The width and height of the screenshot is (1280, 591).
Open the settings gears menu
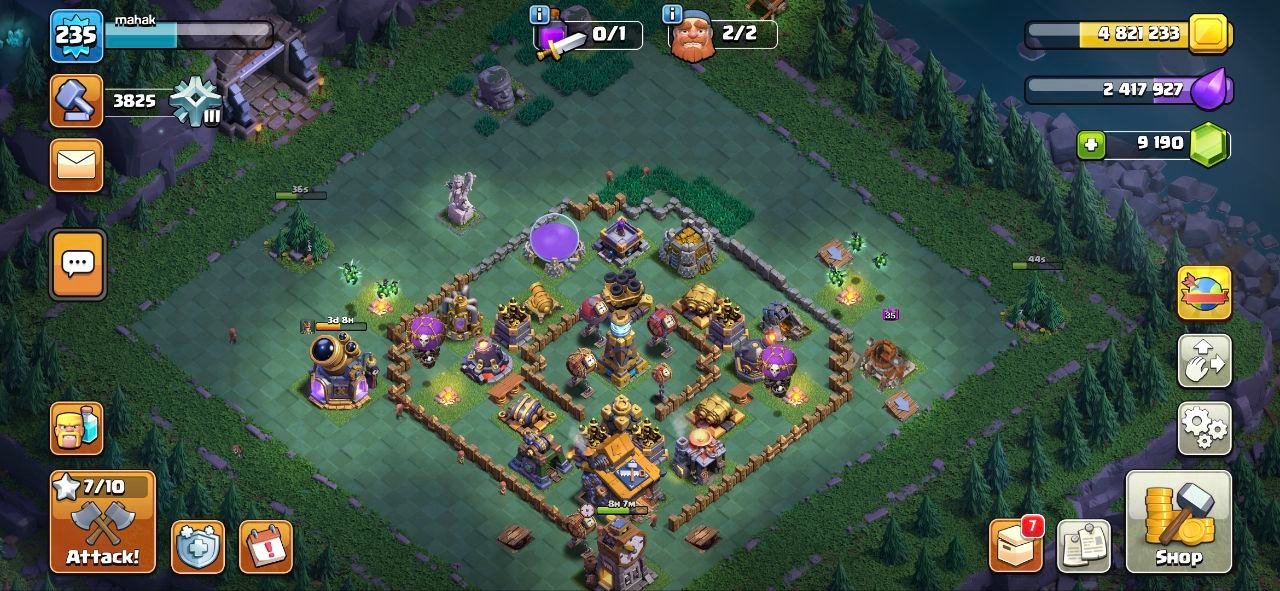[x=1205, y=429]
